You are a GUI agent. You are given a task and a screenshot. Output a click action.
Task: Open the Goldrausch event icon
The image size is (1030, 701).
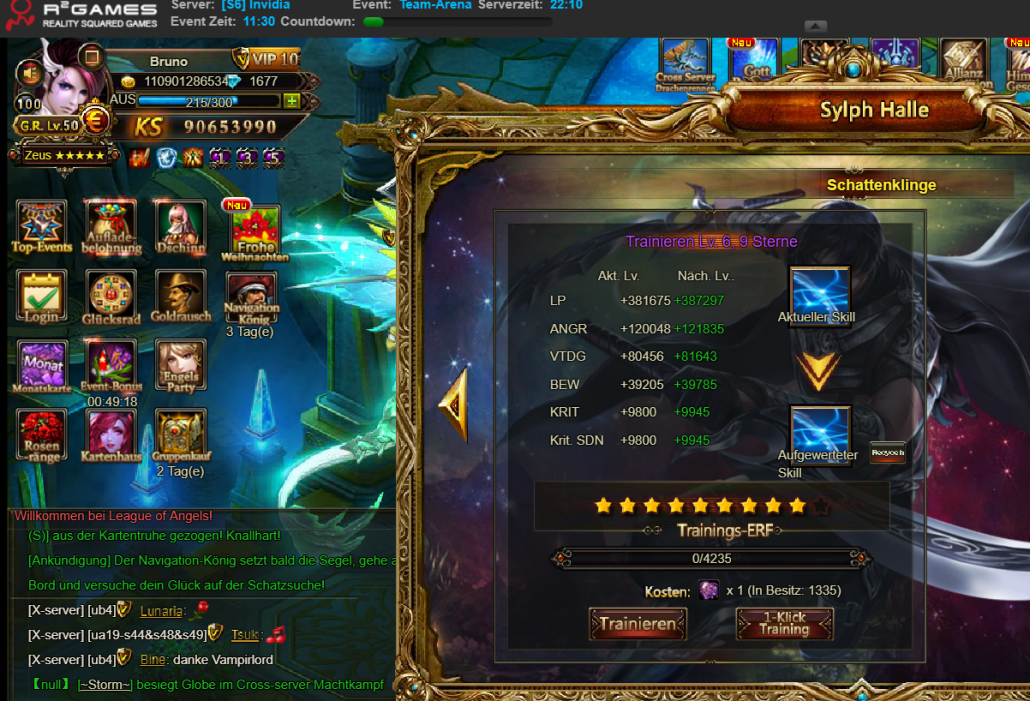pyautogui.click(x=181, y=295)
